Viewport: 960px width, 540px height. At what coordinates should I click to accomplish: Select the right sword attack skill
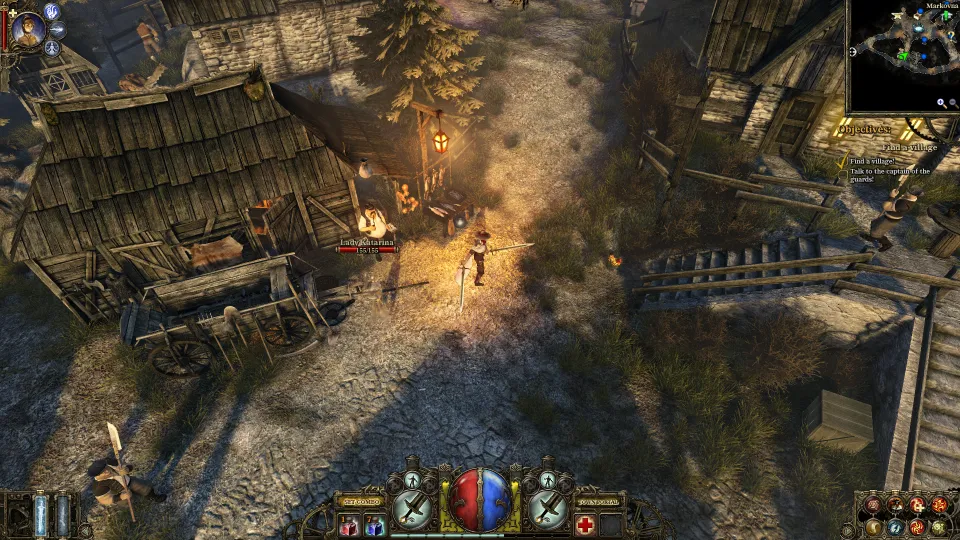(547, 509)
